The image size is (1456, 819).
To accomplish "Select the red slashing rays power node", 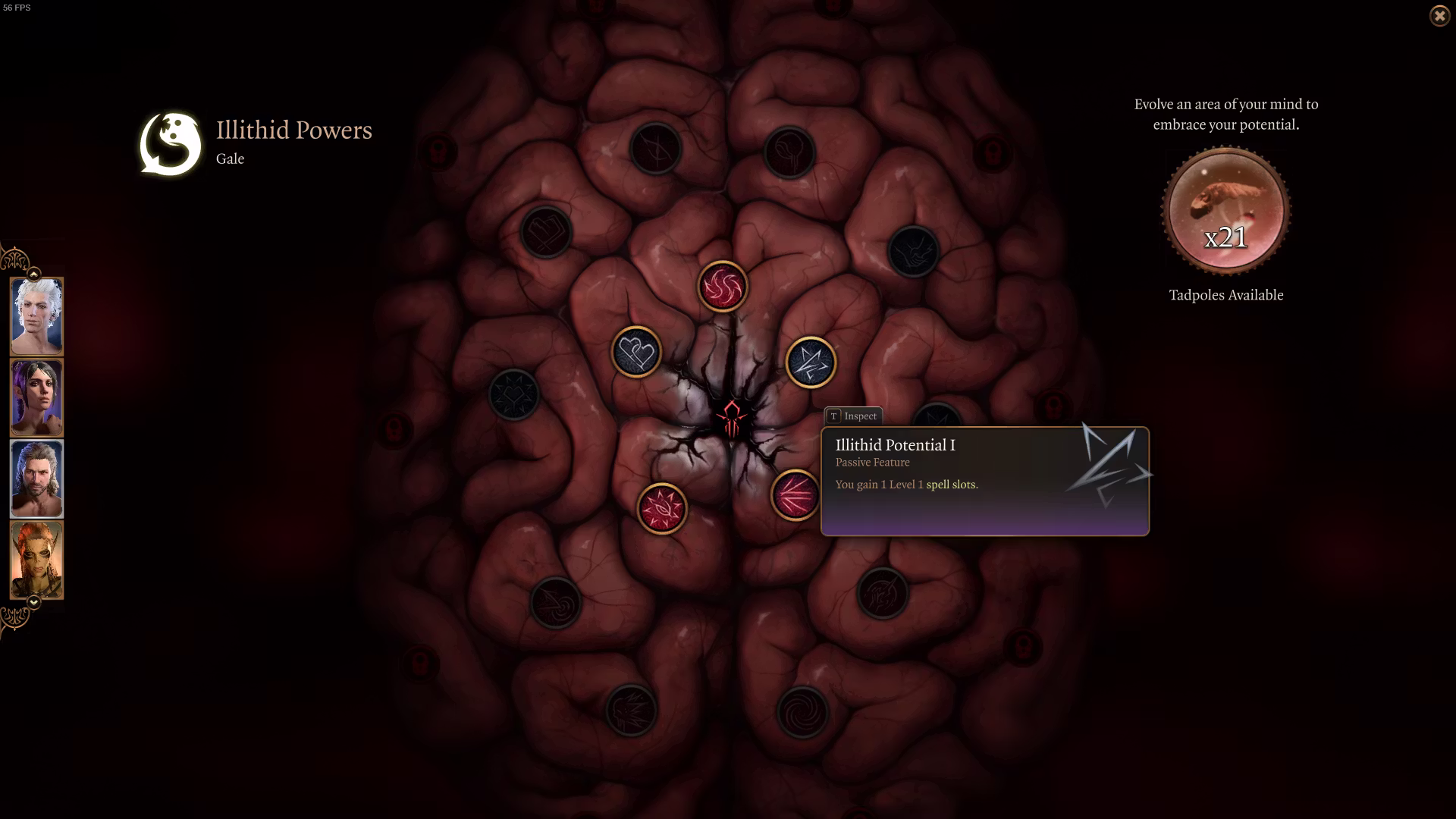I will pos(794,495).
